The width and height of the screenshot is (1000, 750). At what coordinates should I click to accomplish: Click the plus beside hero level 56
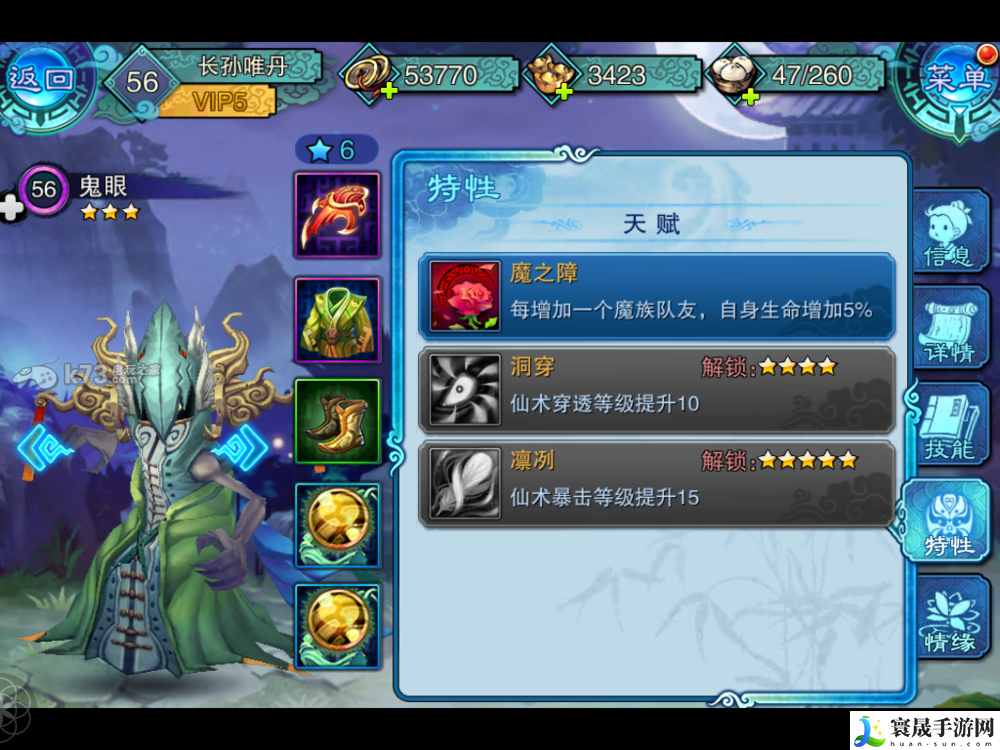tap(12, 207)
